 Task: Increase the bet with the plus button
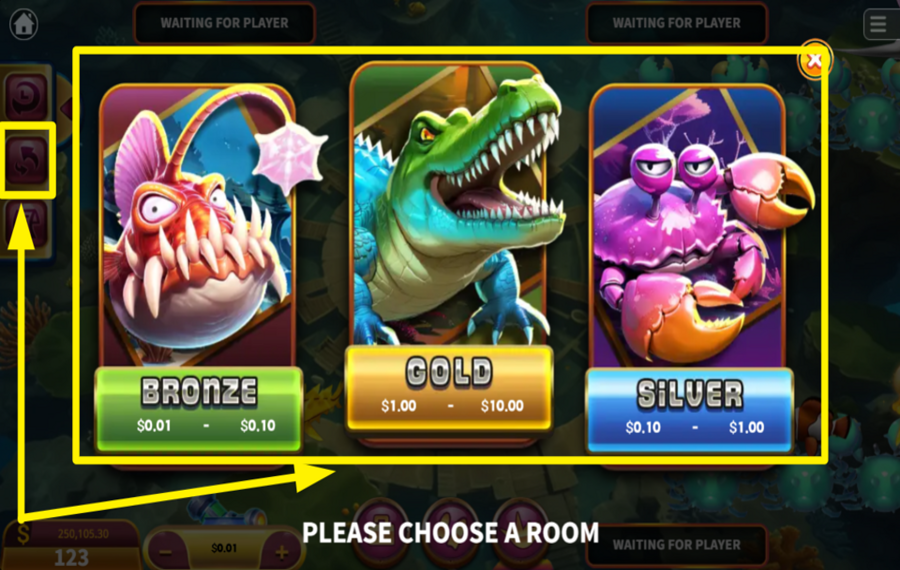click(x=283, y=550)
